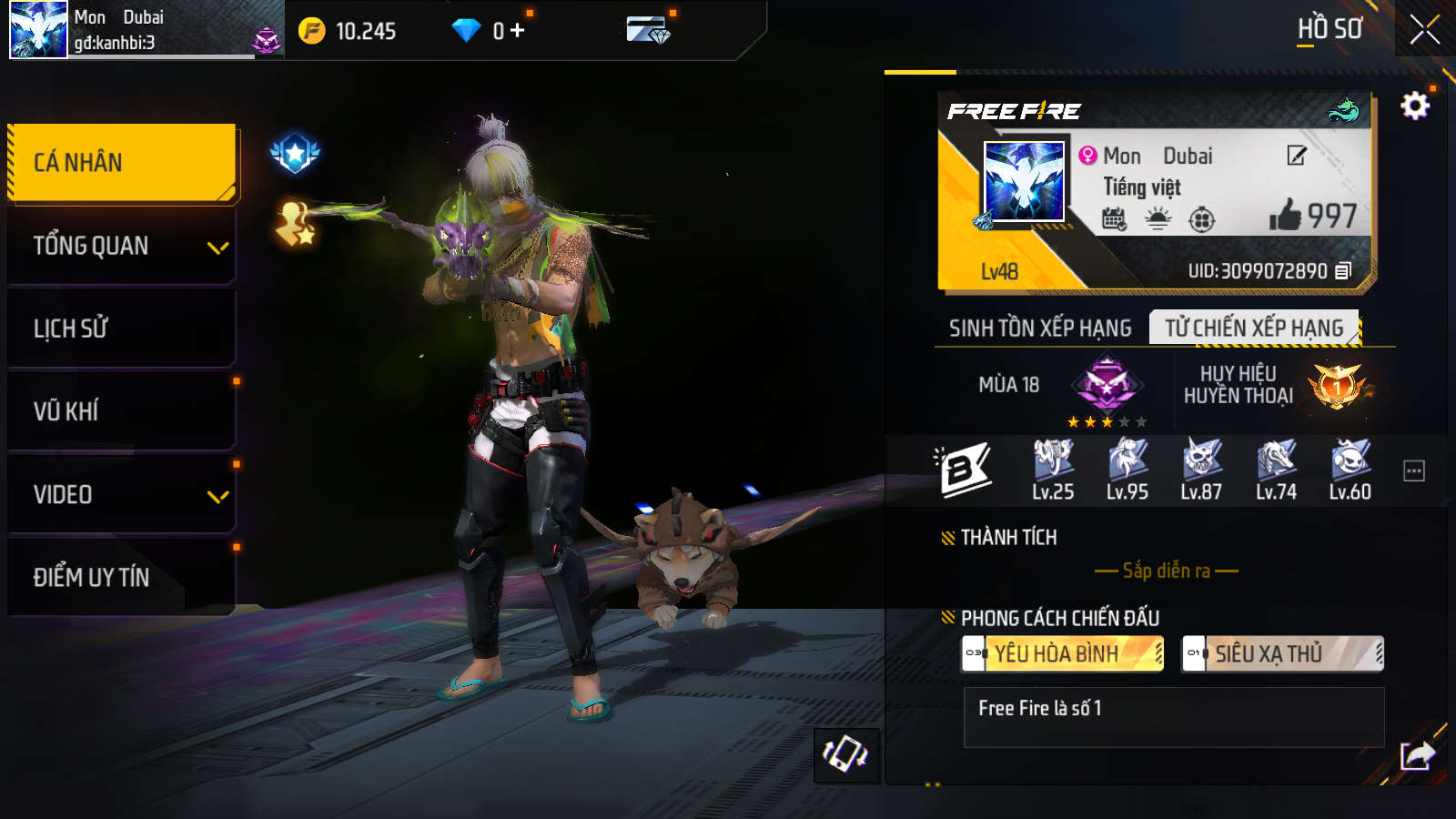Viewport: 1456px width, 819px height.
Task: Open settings with the gear icon
Action: [1414, 106]
